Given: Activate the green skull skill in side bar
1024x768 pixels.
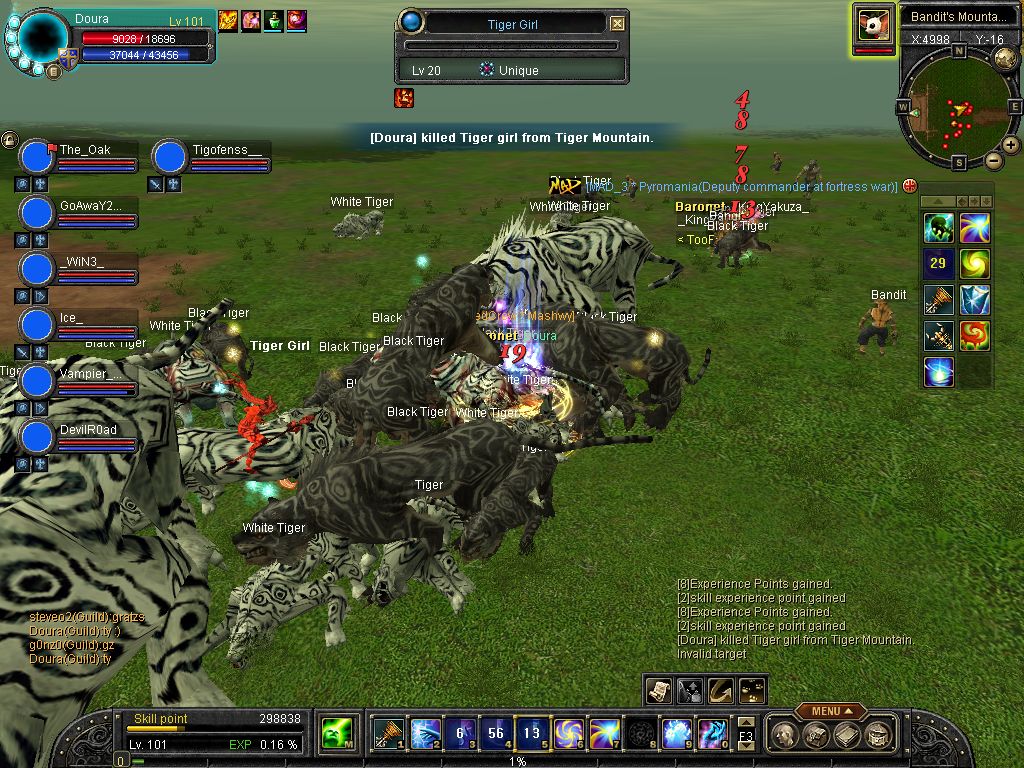Looking at the screenshot, I should point(938,228).
